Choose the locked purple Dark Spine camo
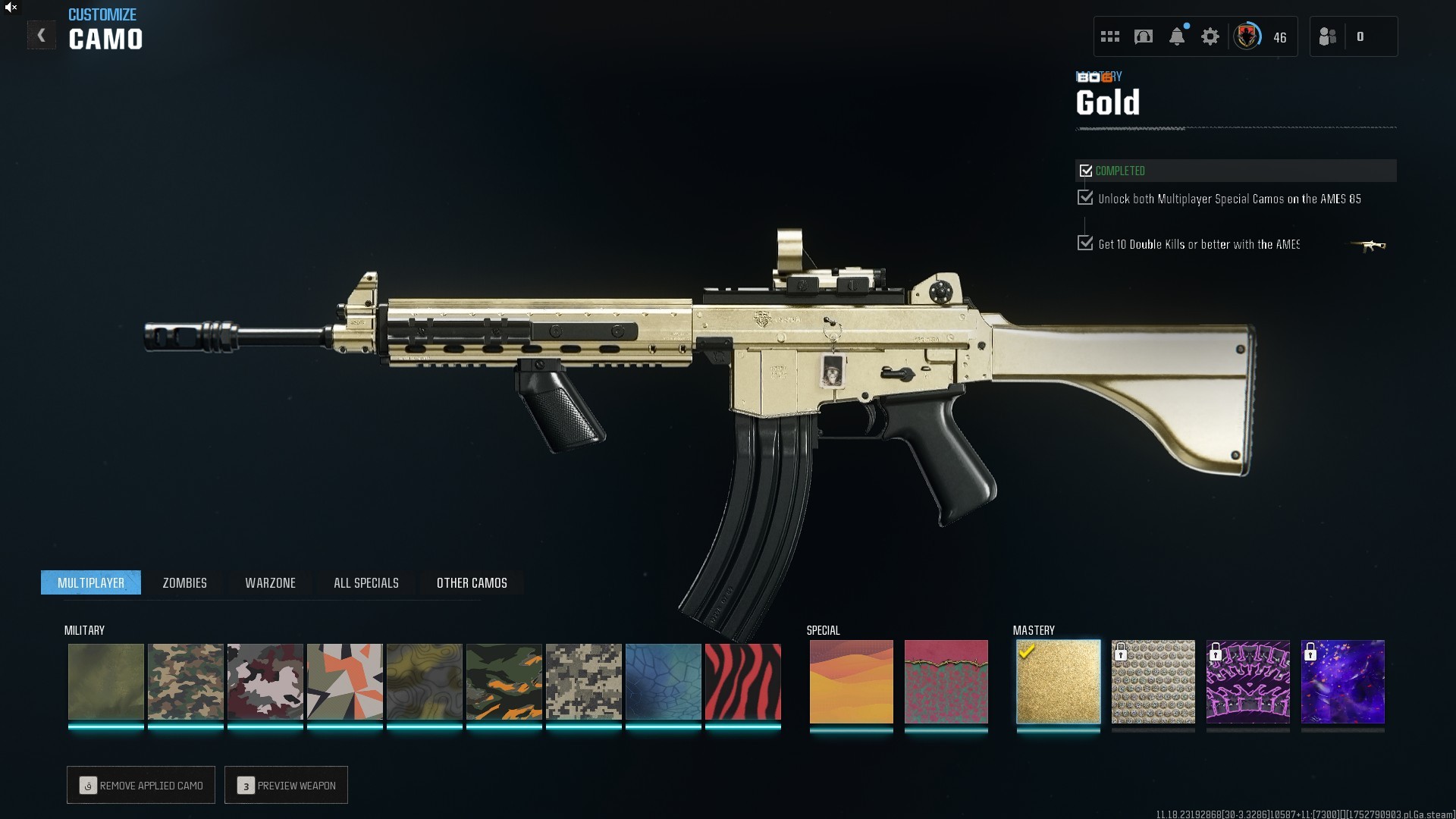This screenshot has width=1456, height=819. click(1247, 682)
